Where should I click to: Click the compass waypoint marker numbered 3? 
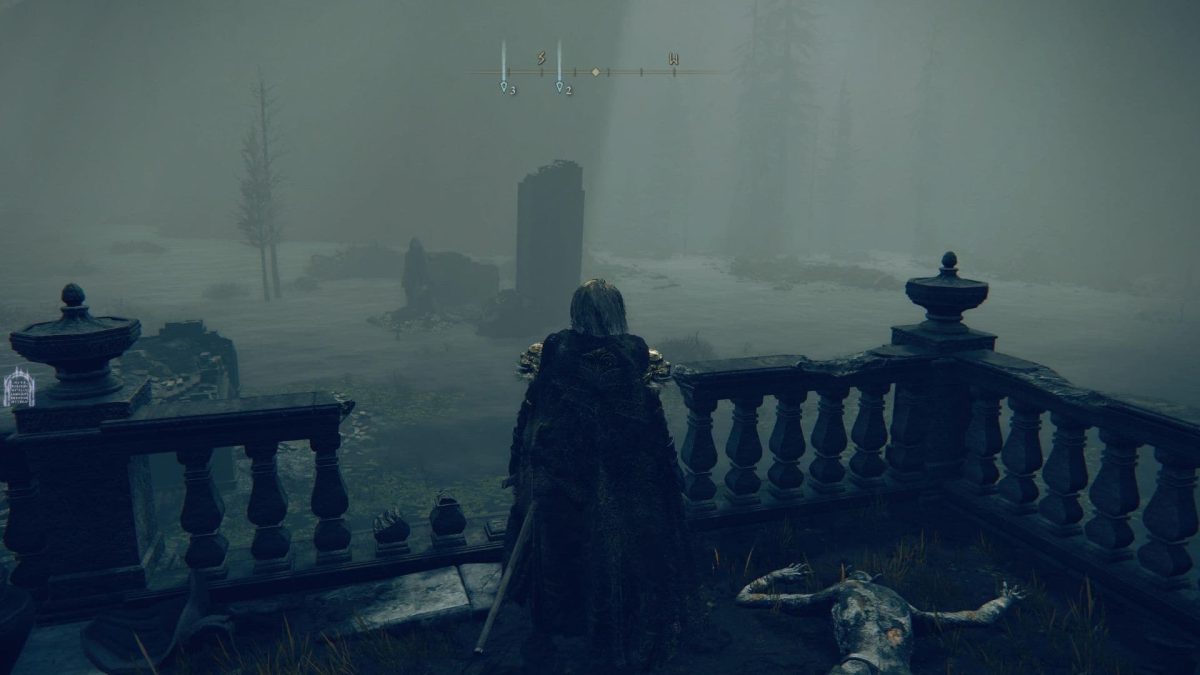[x=504, y=87]
